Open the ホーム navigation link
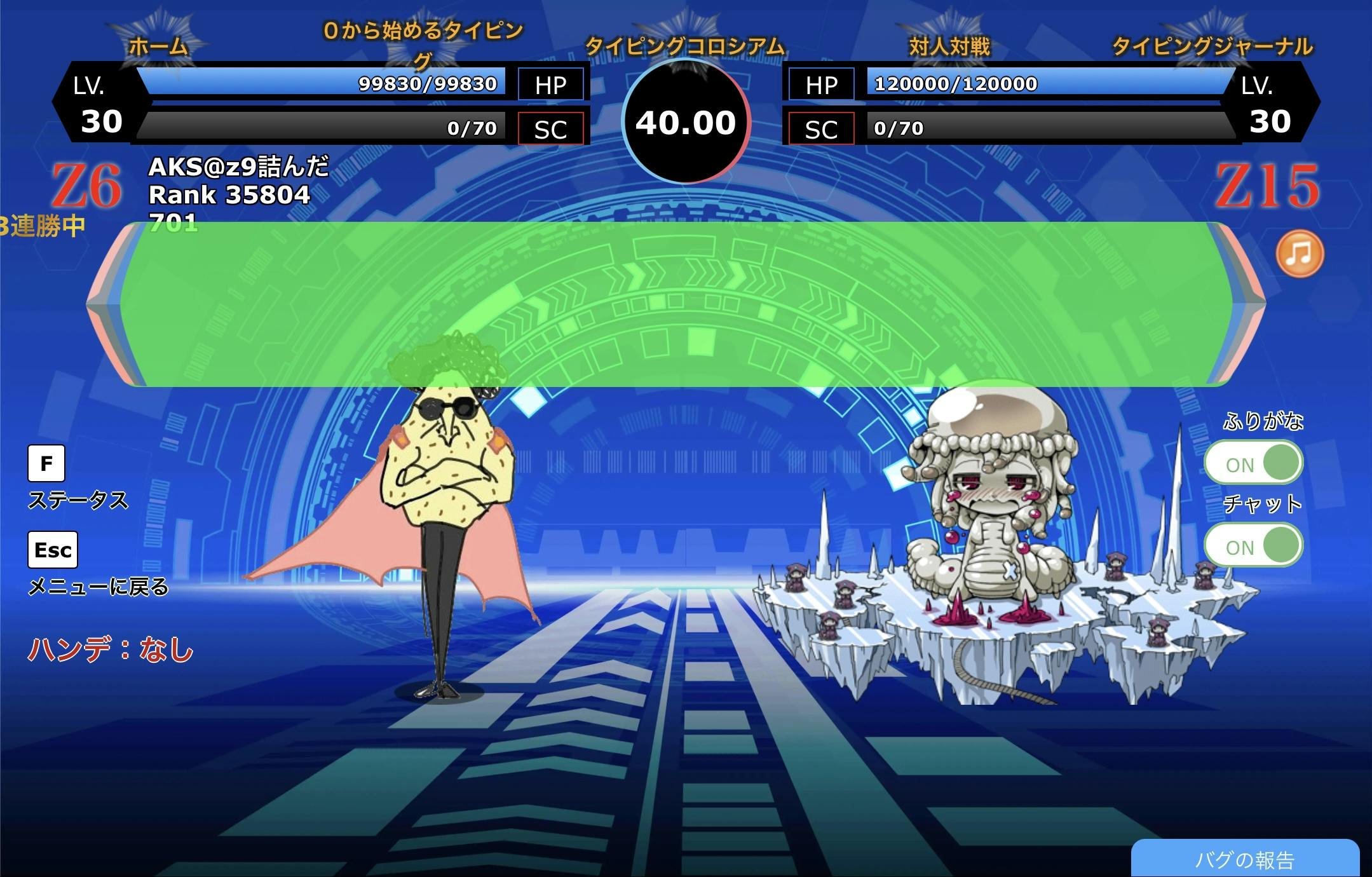1372x877 pixels. pyautogui.click(x=158, y=46)
